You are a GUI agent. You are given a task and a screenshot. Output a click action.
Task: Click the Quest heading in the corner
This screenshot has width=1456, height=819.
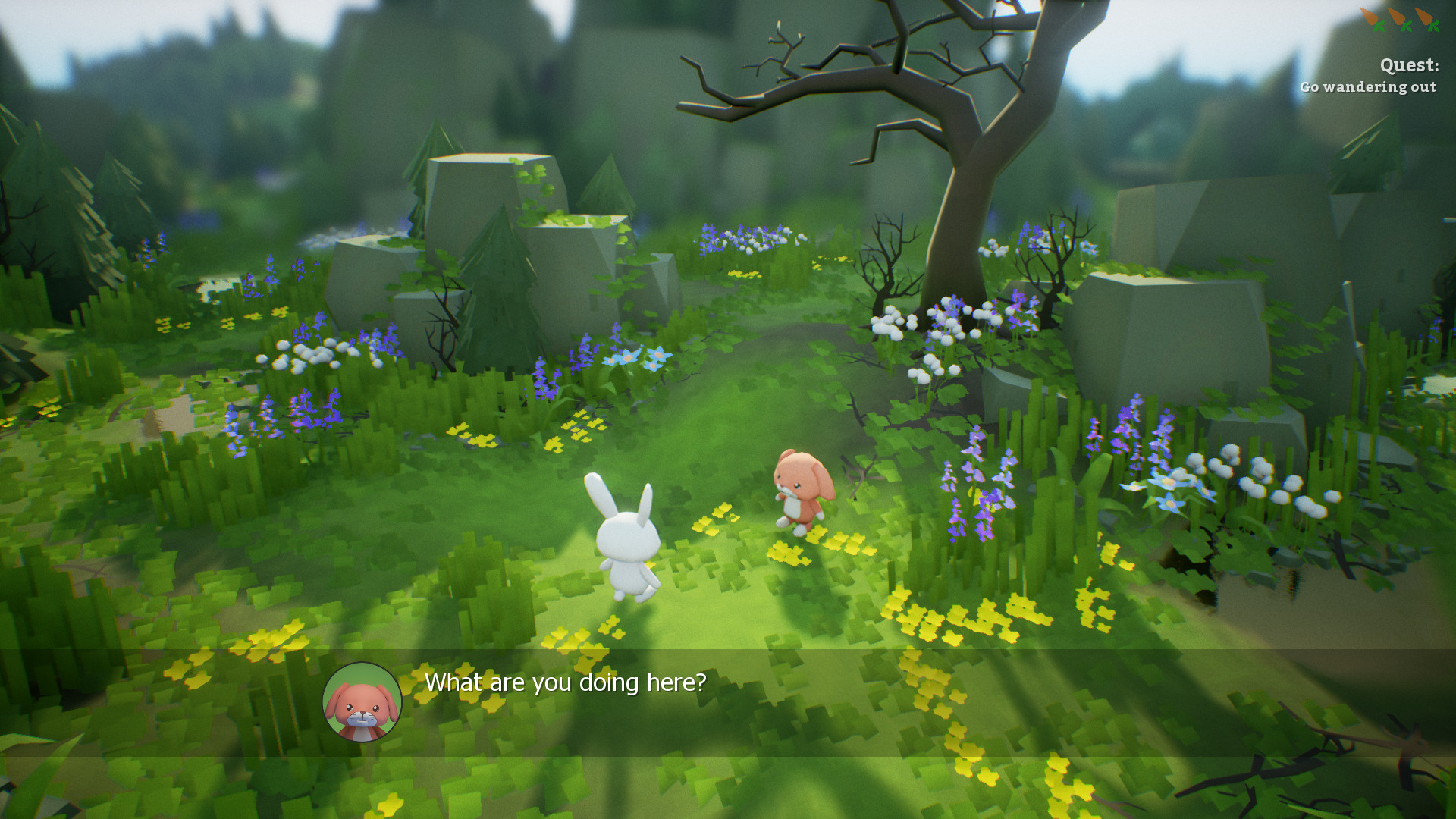click(1409, 65)
